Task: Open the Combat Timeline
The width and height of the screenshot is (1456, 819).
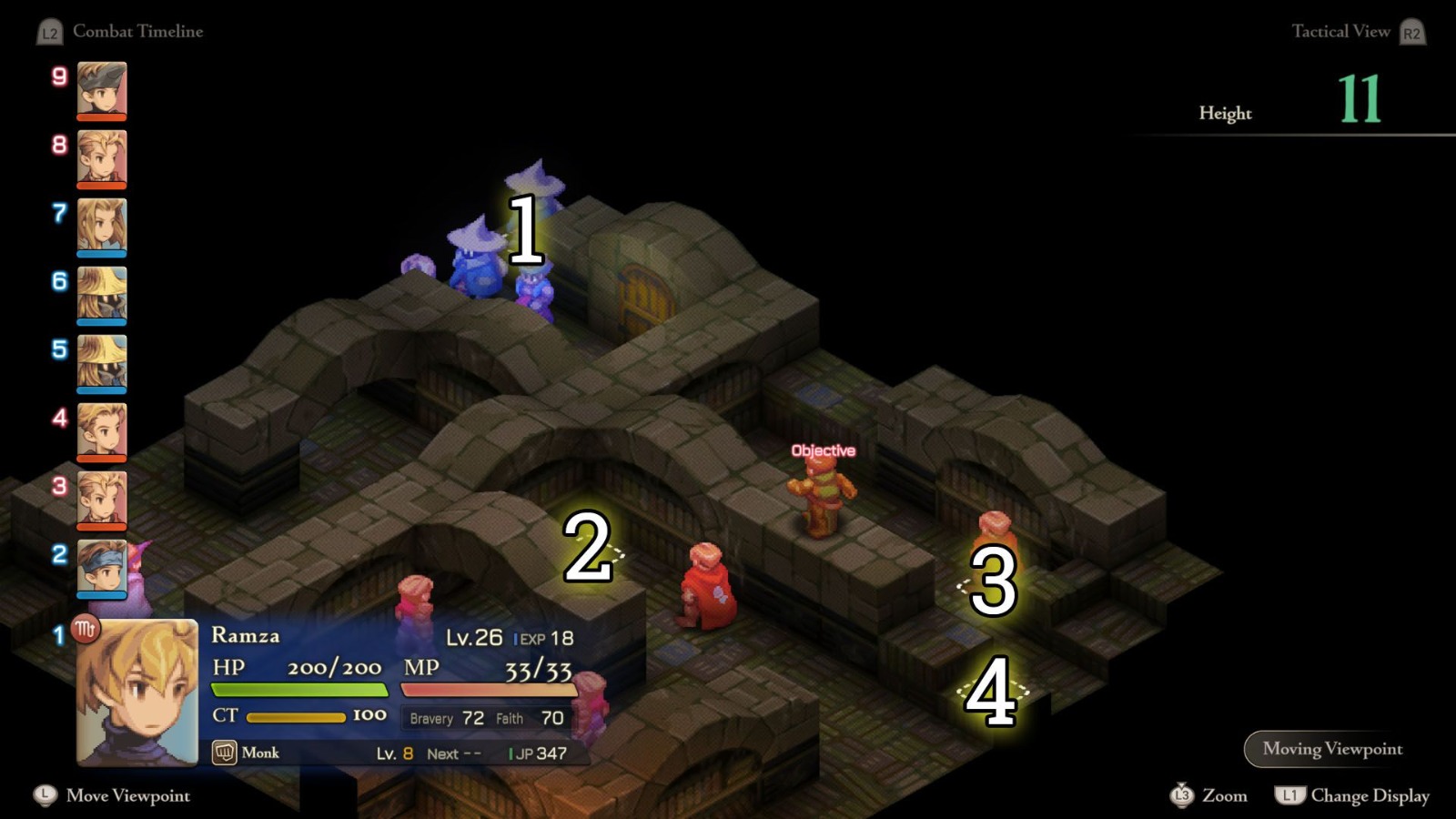Action: coord(138,31)
